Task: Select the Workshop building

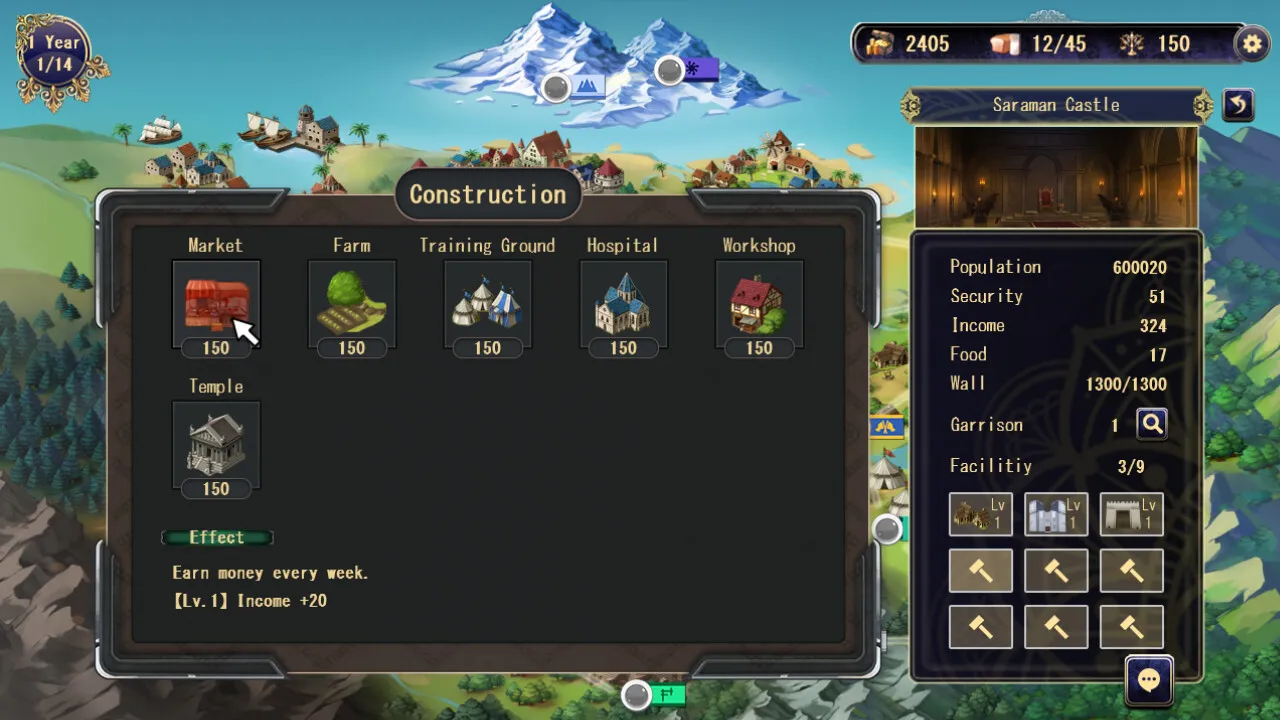Action: coord(758,305)
